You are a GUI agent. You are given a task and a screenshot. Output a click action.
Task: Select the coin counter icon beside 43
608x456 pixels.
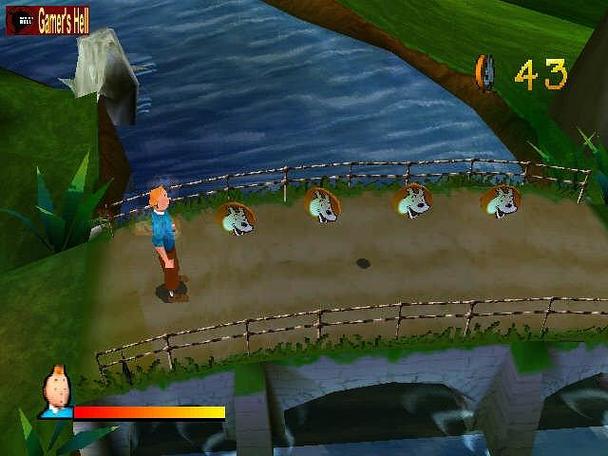pos(486,73)
